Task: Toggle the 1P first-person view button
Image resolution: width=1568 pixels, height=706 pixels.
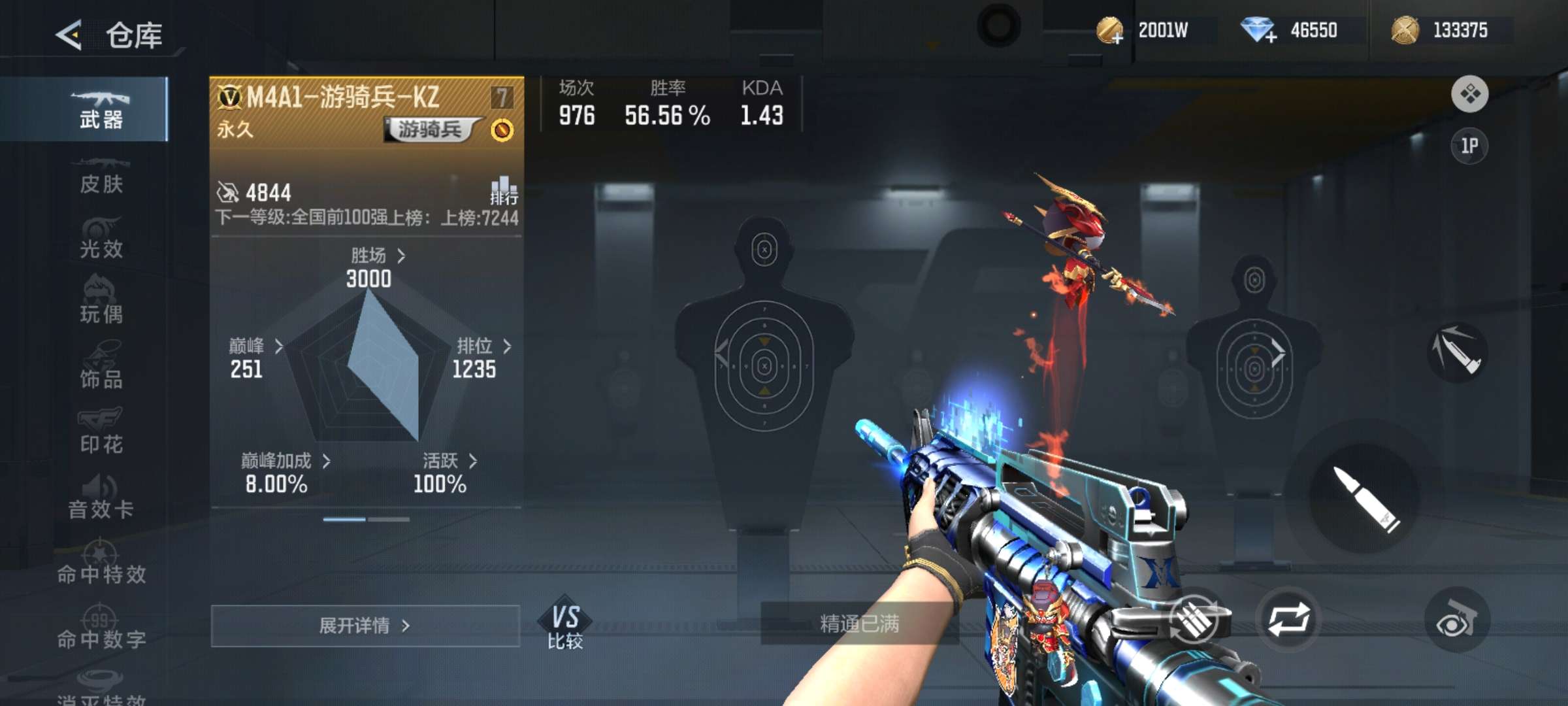Action: pyautogui.click(x=1469, y=146)
